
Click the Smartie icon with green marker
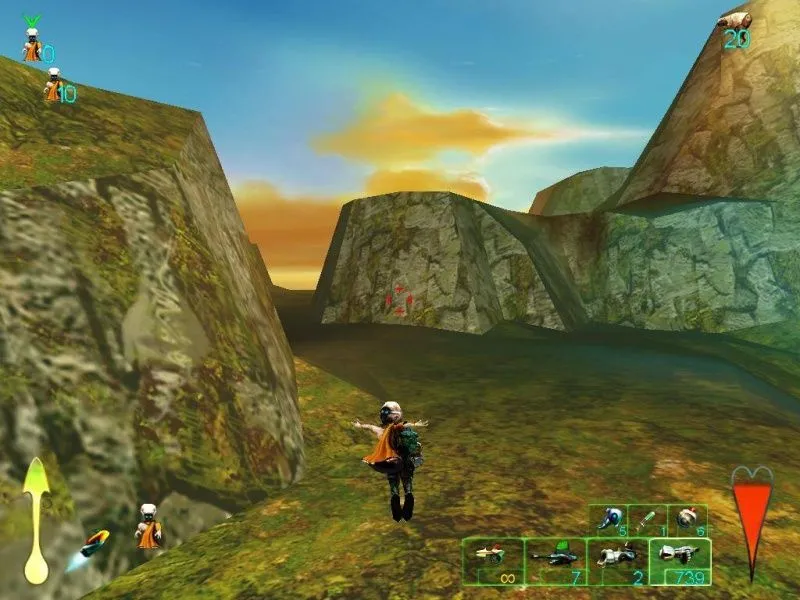point(32,44)
